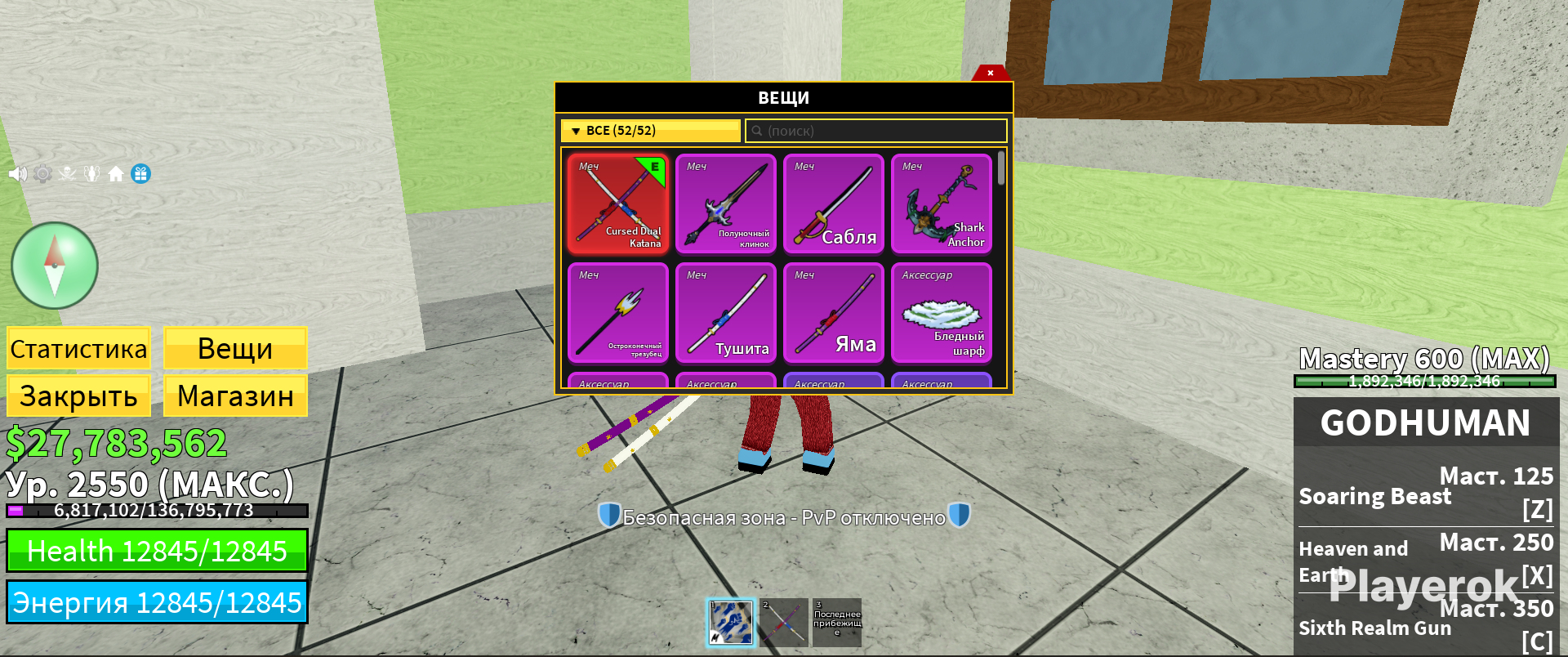The width and height of the screenshot is (1568, 657).
Task: Select the Бледный шарф accessory
Action: click(x=942, y=312)
